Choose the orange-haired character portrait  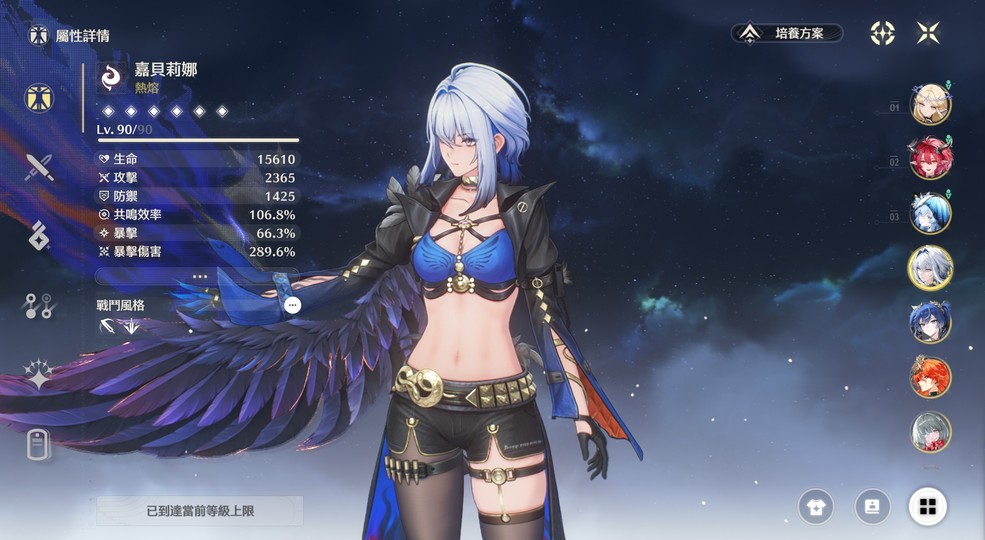coord(930,378)
